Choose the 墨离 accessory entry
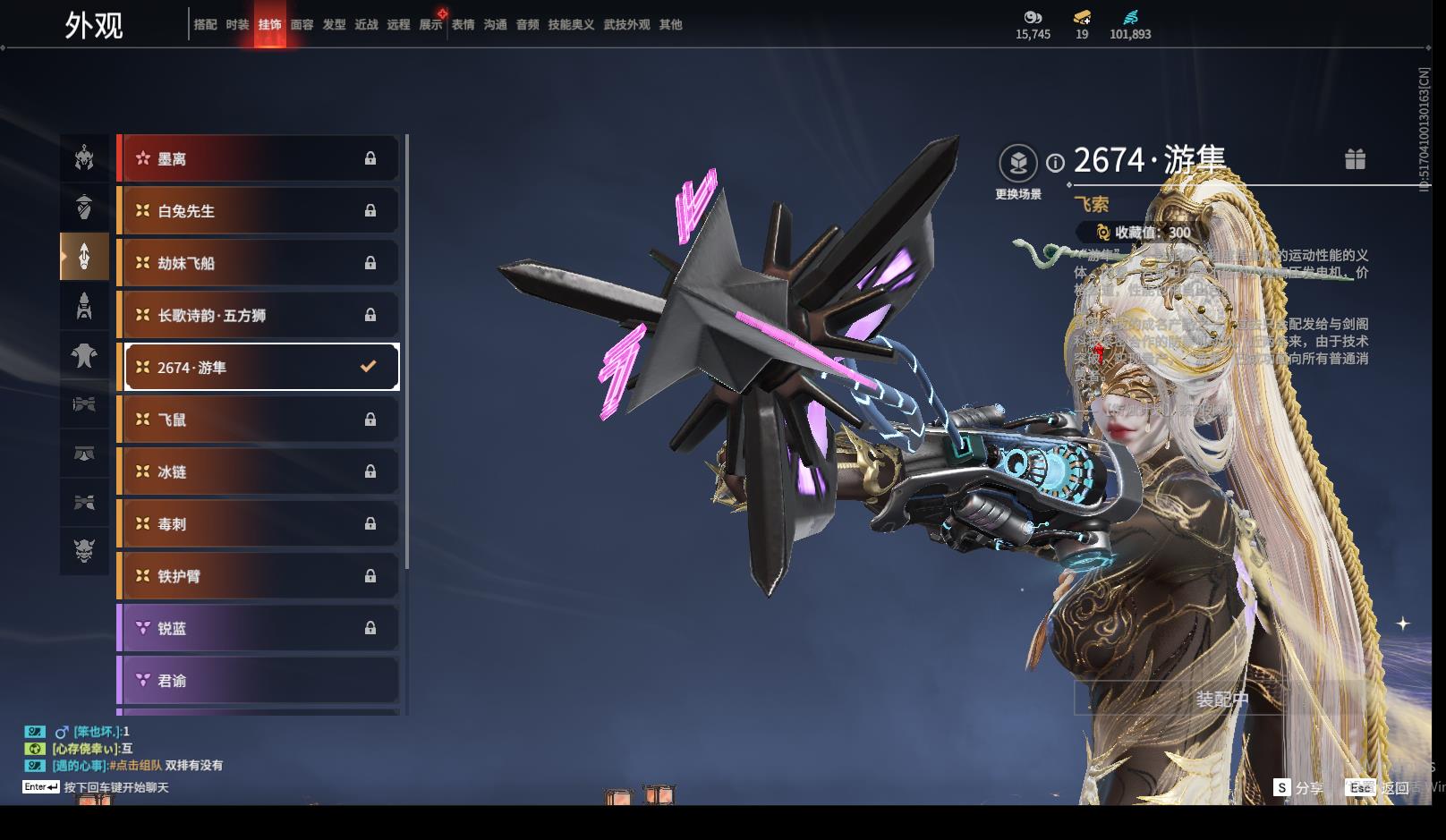This screenshot has width=1446, height=840. 259,159
